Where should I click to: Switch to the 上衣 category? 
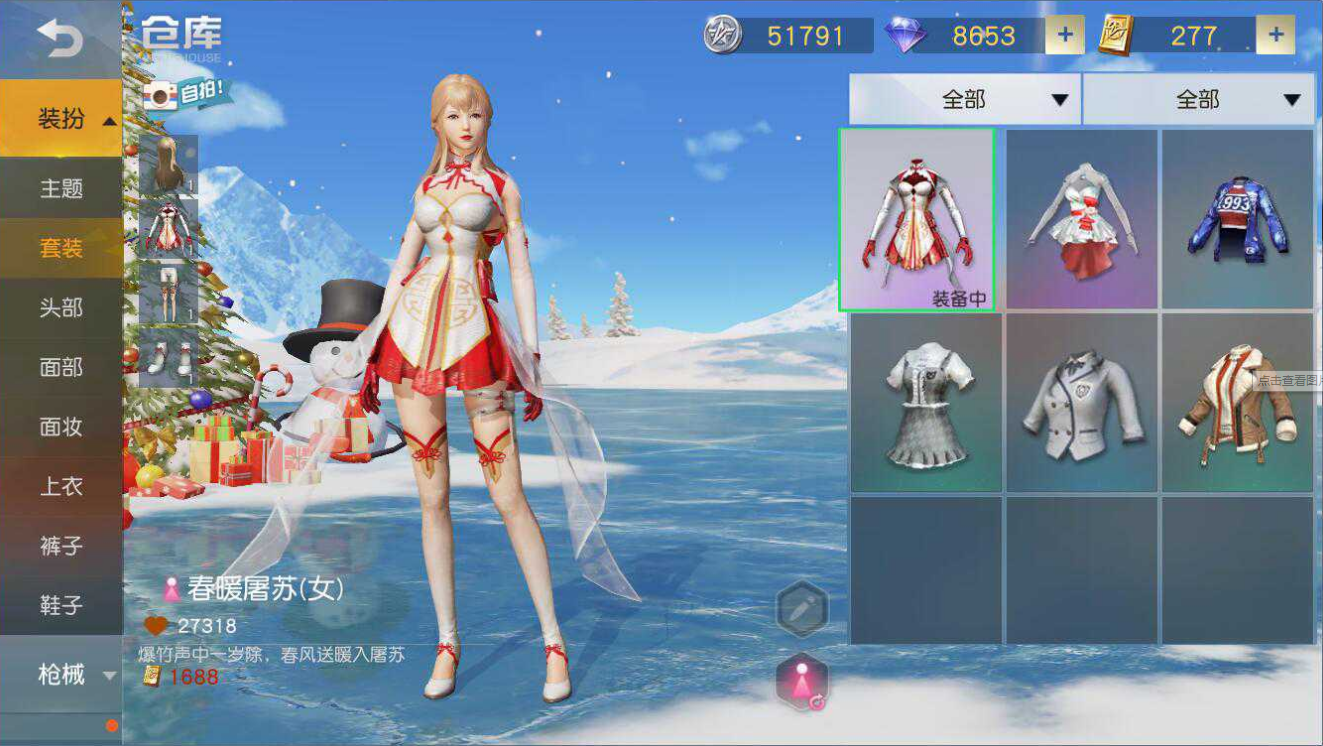(61, 487)
